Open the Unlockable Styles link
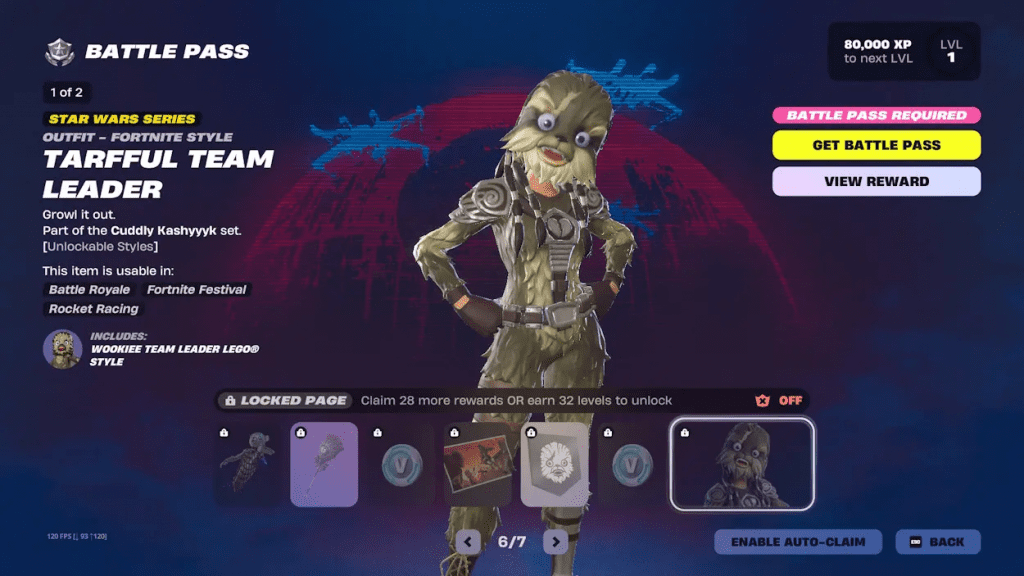Screen dimensions: 1024x576 (100, 247)
